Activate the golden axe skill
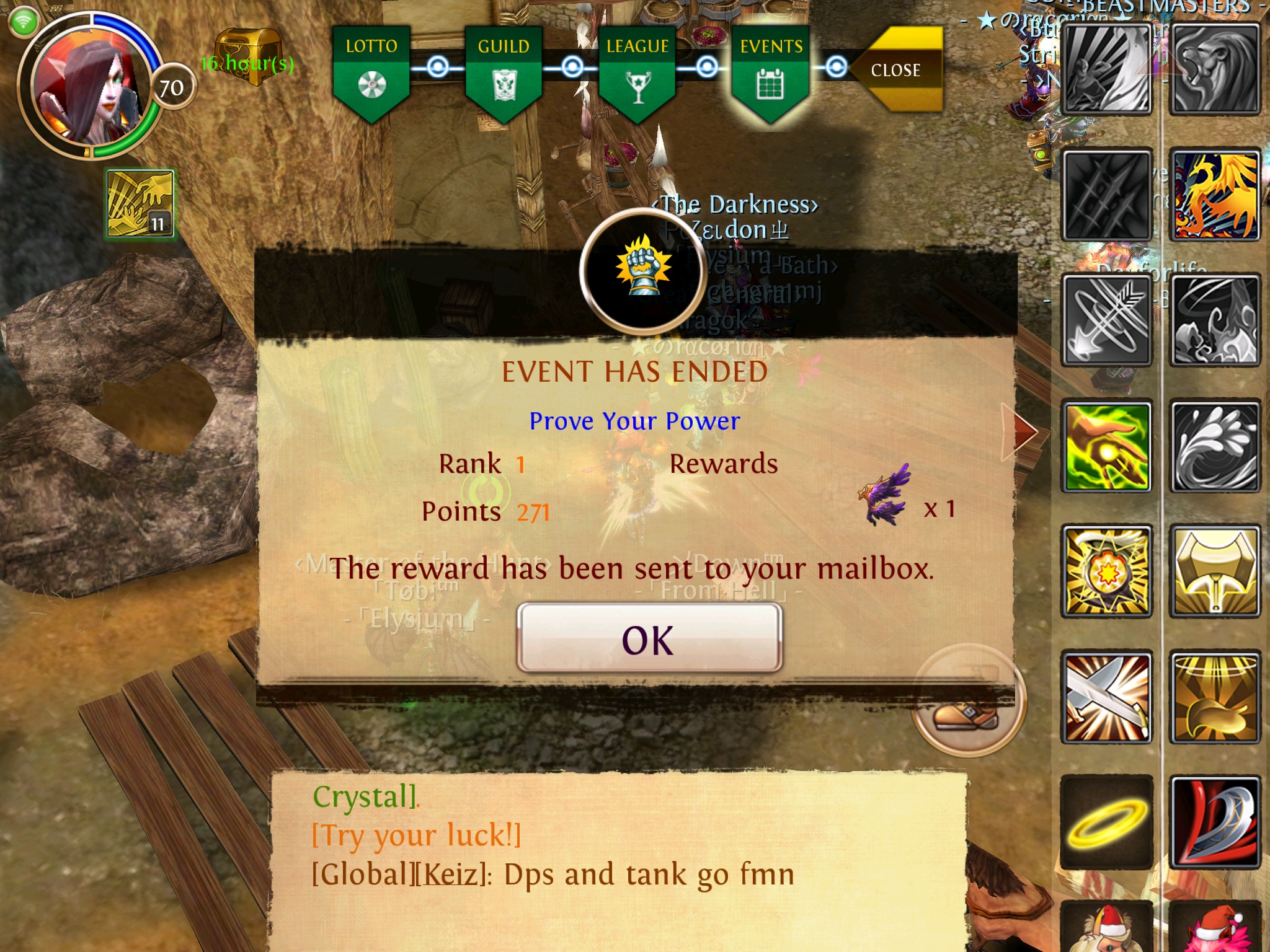Image resolution: width=1270 pixels, height=952 pixels. (1215, 571)
